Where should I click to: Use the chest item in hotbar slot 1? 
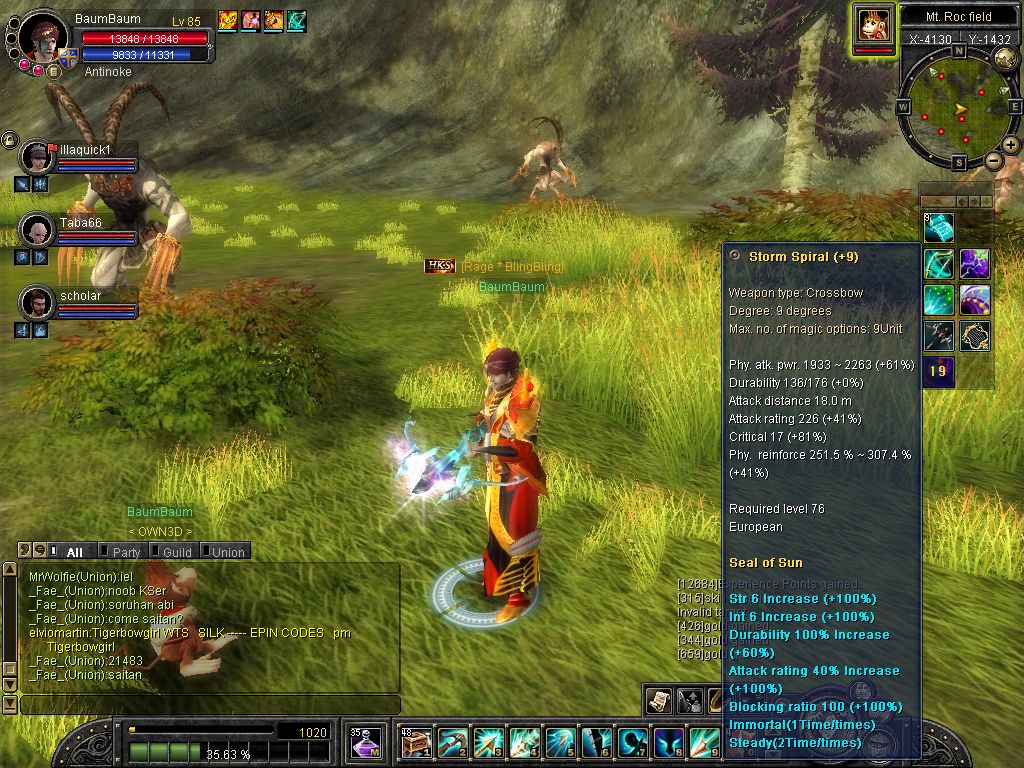coord(416,743)
